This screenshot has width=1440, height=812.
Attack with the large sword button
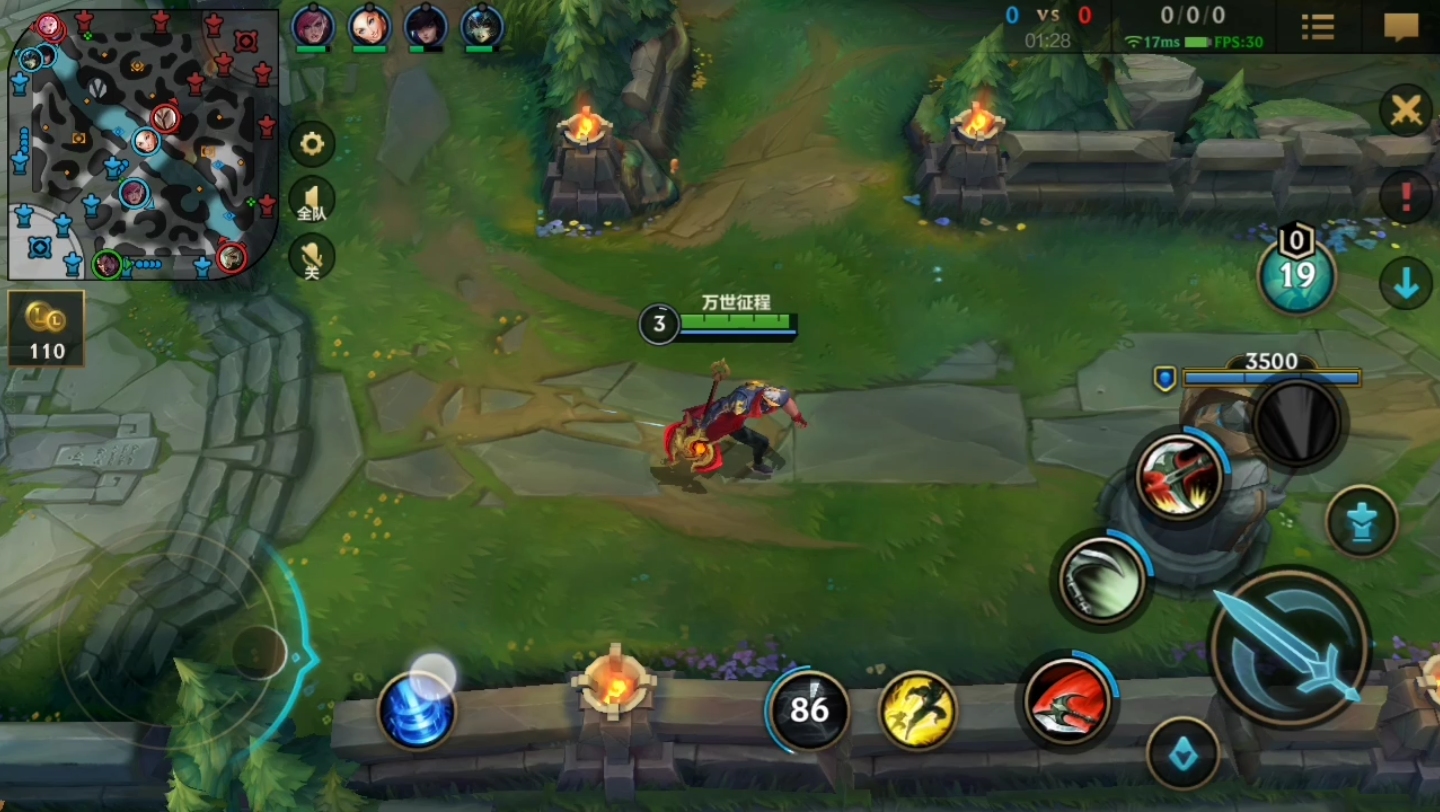click(1290, 647)
